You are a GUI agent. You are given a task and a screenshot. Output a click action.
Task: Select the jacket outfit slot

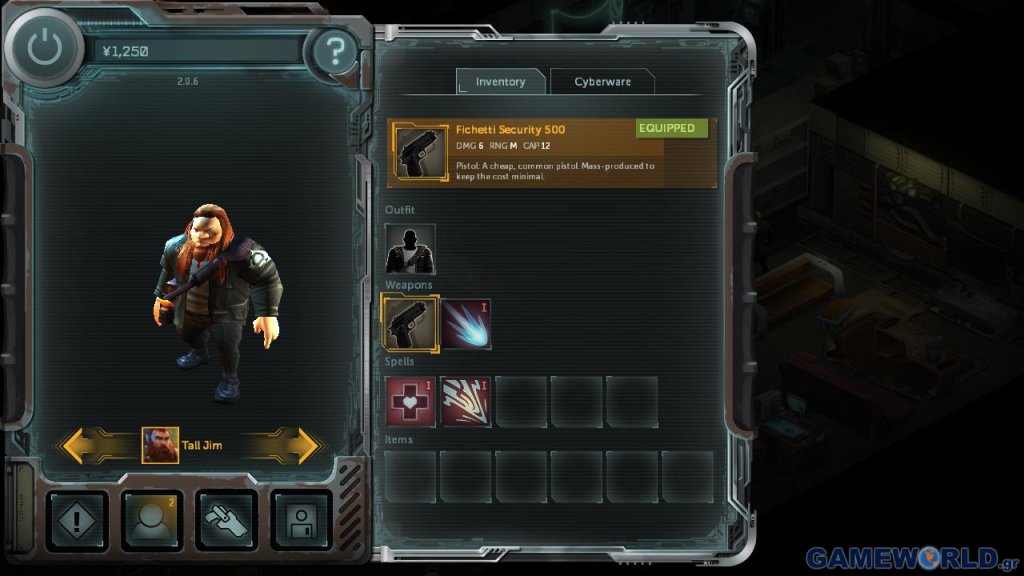410,248
